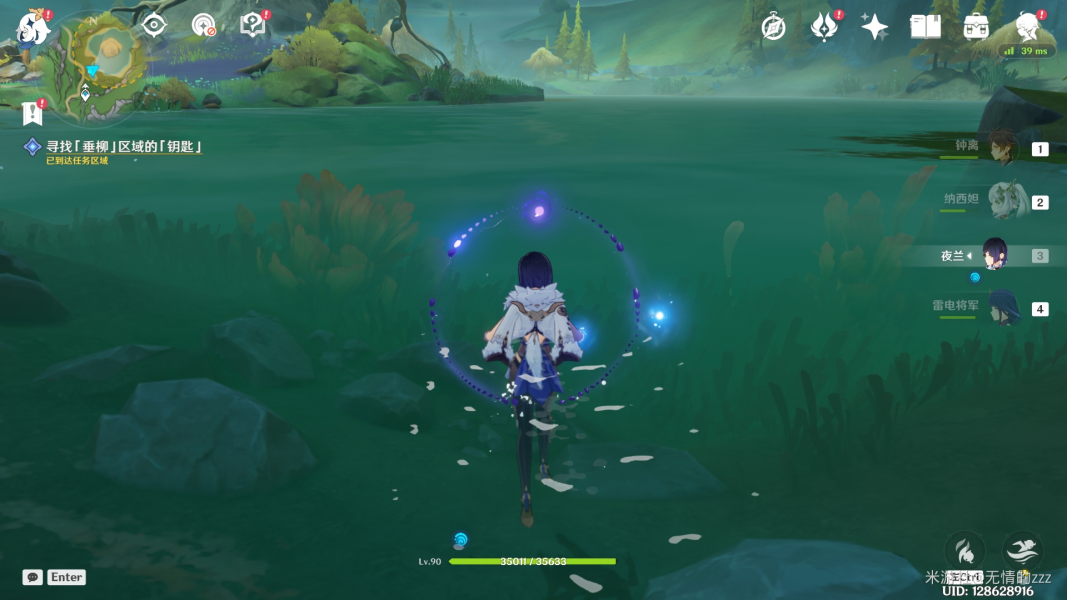Open the compass icon in top bar
The image size is (1067, 600).
(x=773, y=27)
